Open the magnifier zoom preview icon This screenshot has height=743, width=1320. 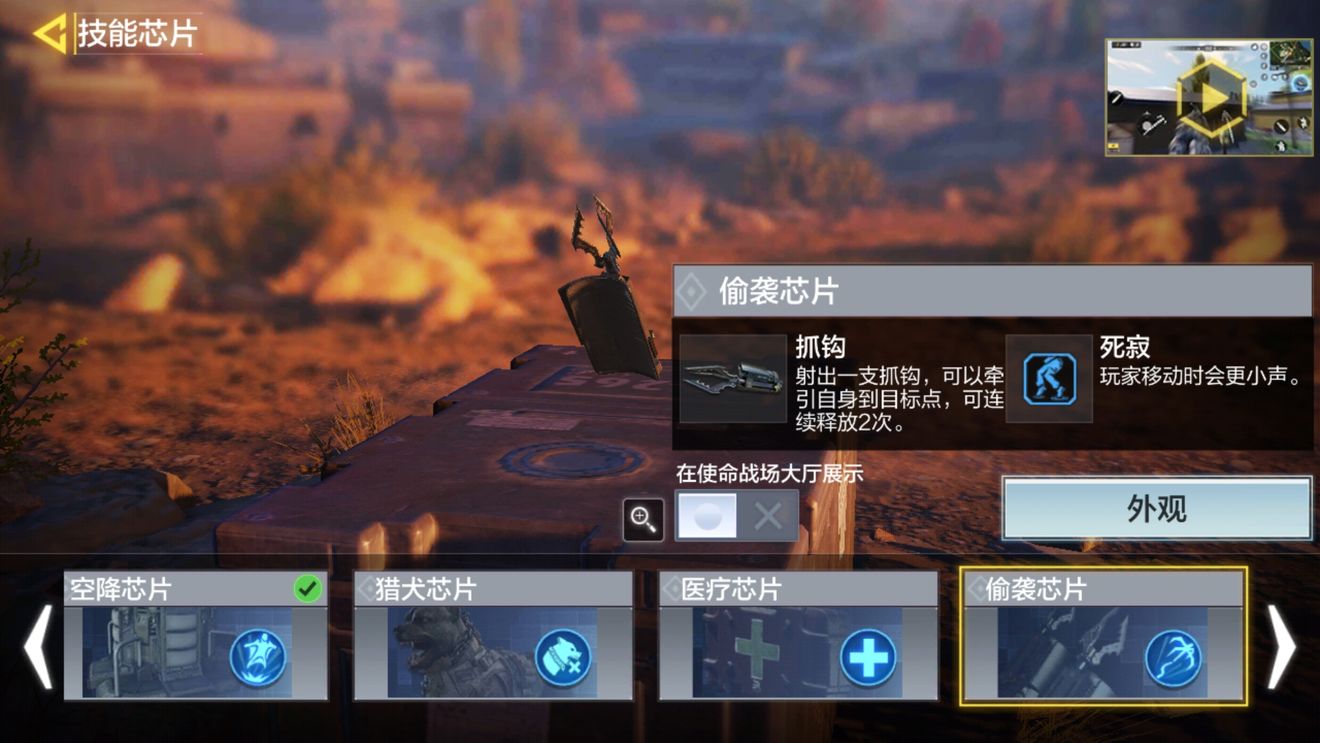tap(643, 518)
